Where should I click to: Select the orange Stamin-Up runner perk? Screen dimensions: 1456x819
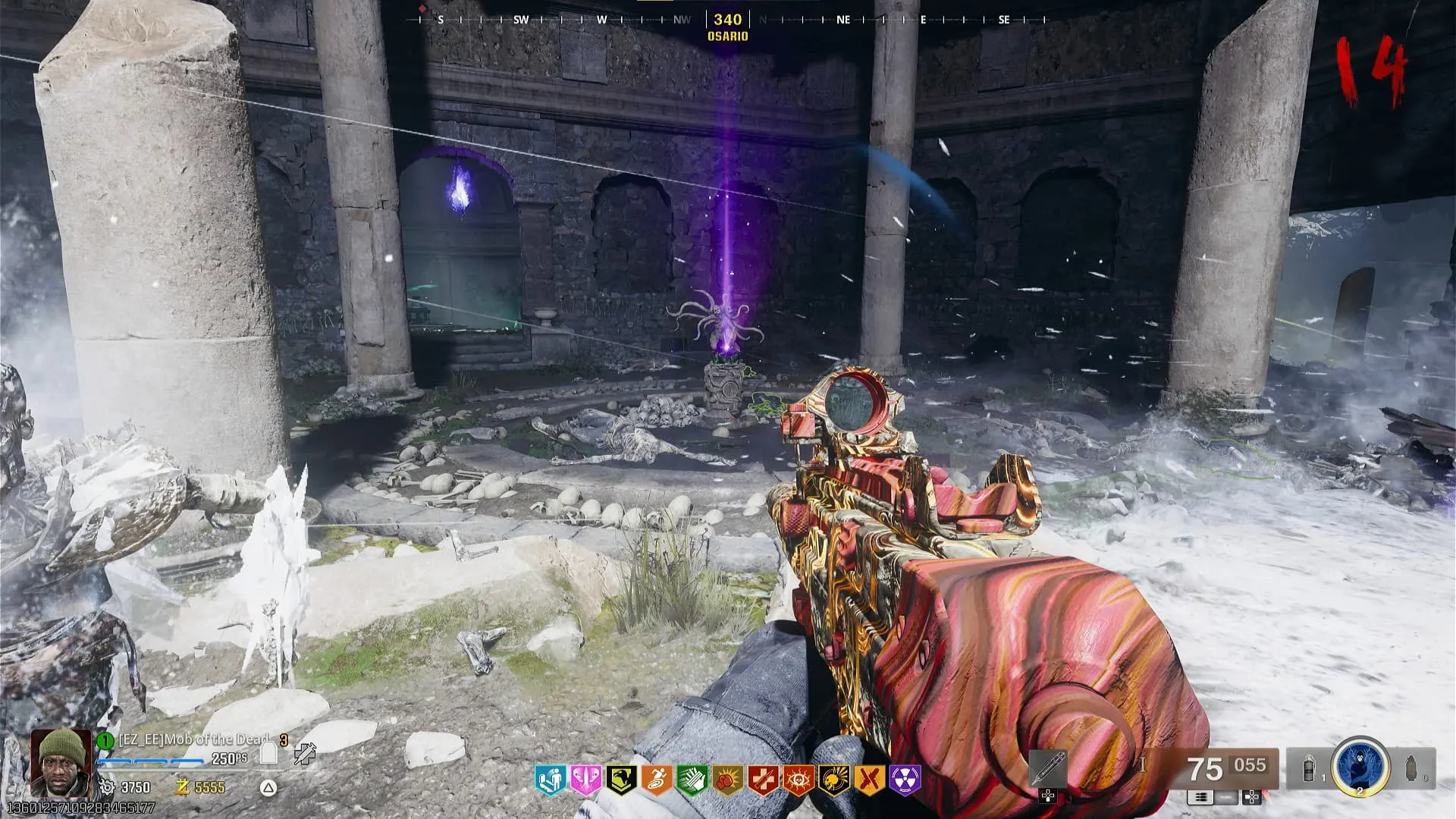pos(657,780)
